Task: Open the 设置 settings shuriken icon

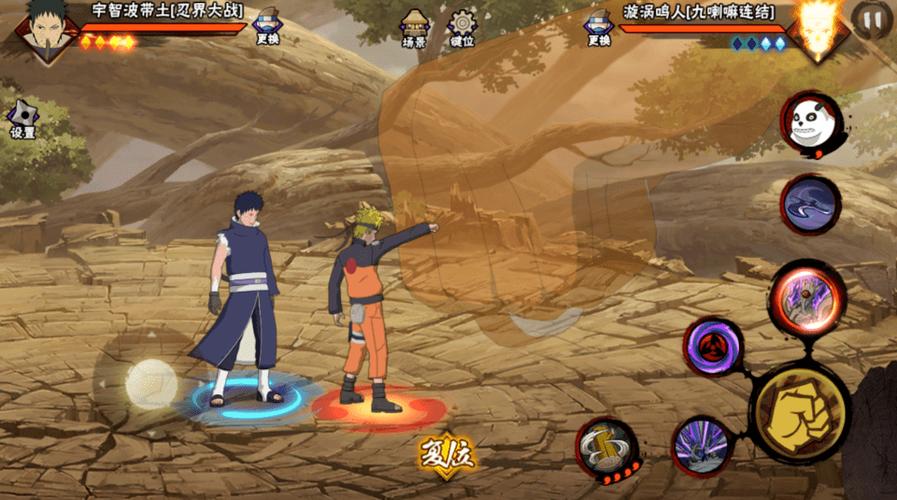Action: (x=22, y=119)
